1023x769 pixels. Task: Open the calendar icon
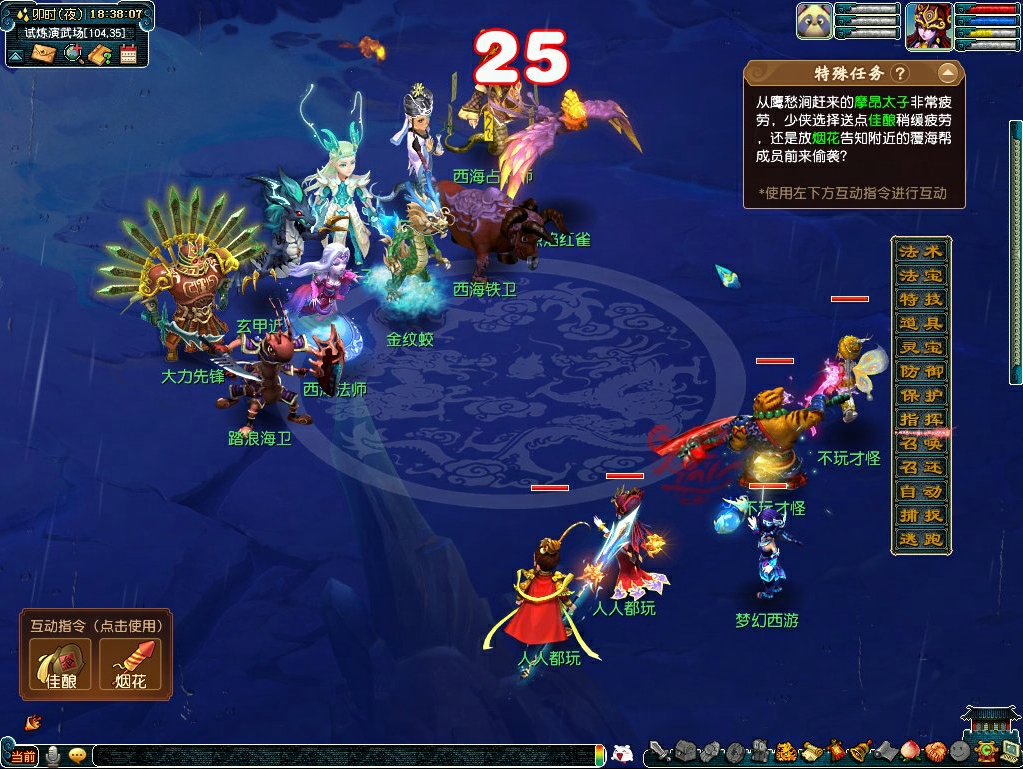point(128,54)
